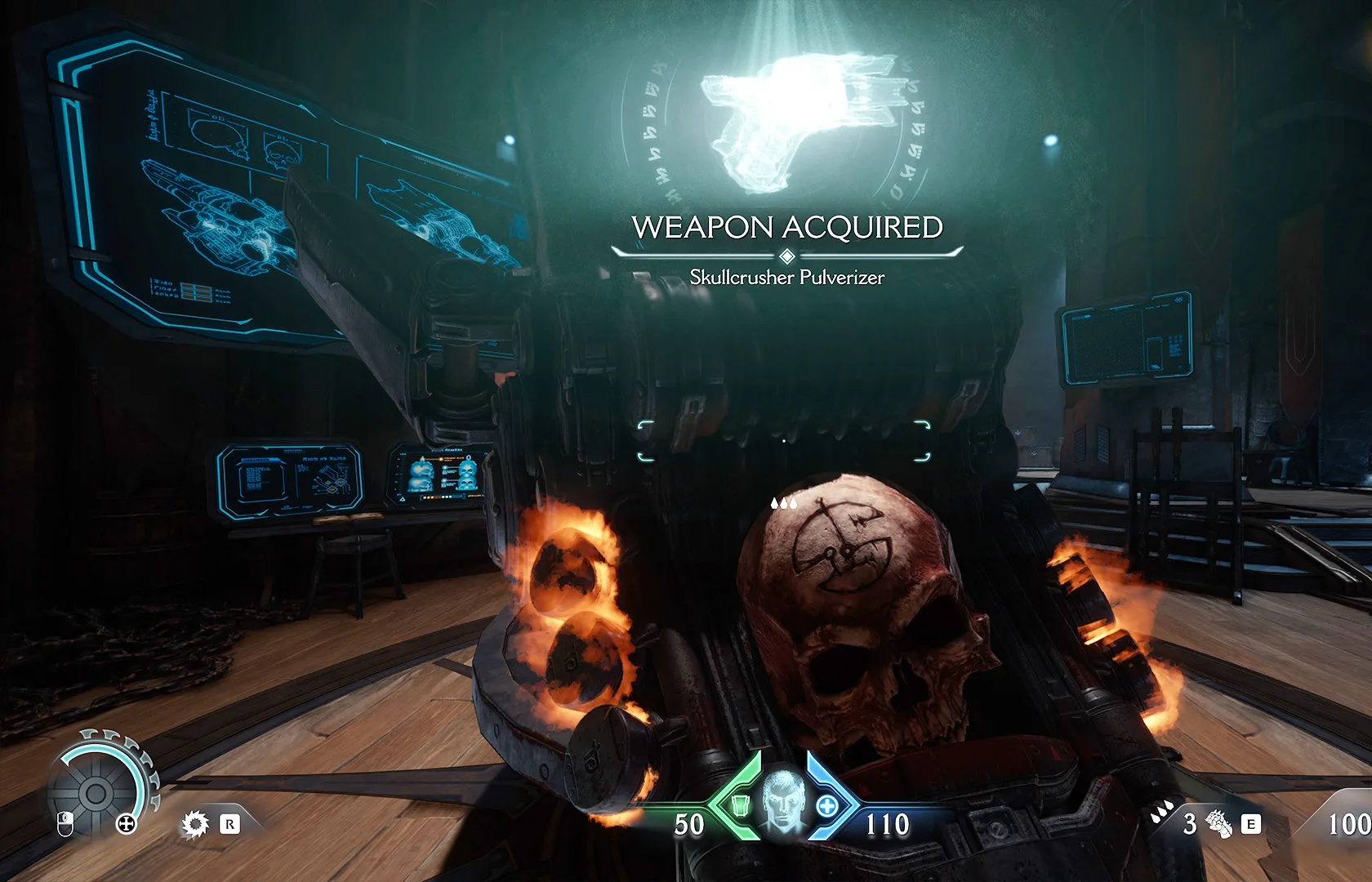Screen dimensions: 1372x882
Task: Click the gauntlet fist icon next to E
Action: coord(1218,824)
